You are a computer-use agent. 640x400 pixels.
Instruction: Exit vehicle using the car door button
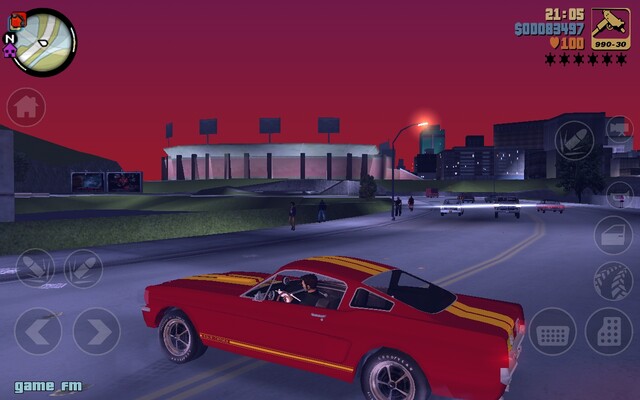[612, 235]
